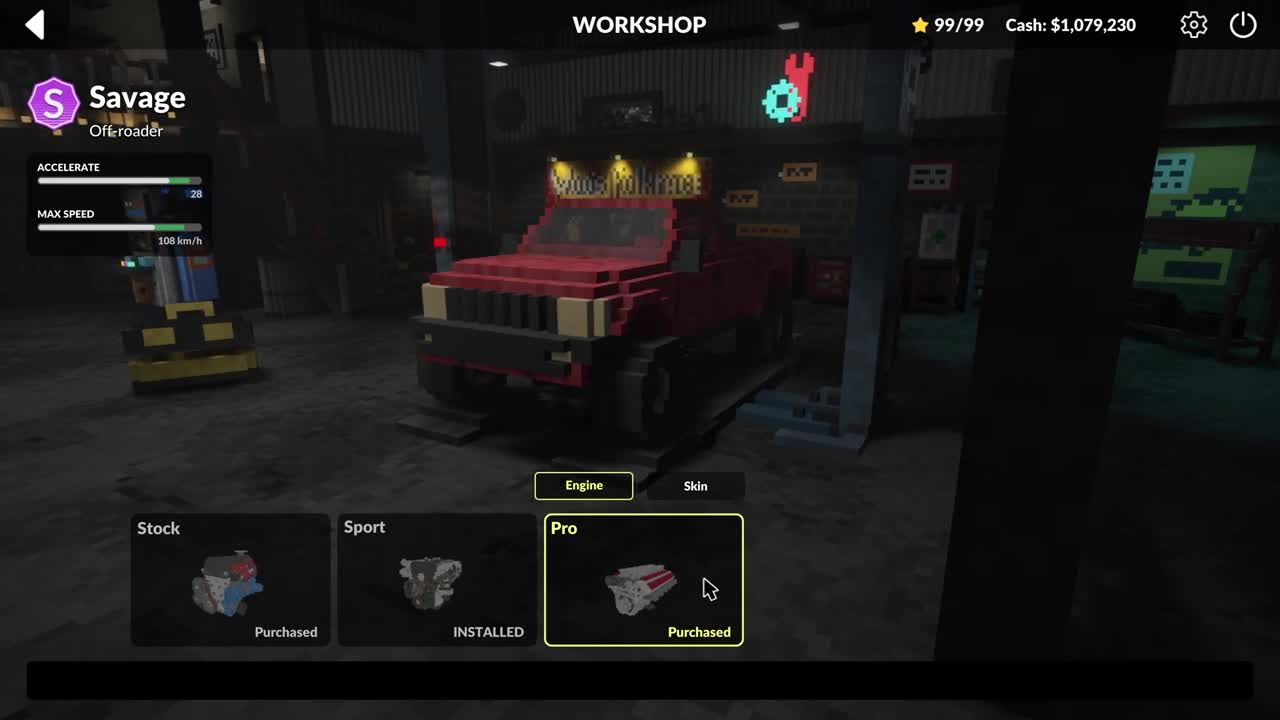
Task: Click the gold star rating icon
Action: click(920, 25)
